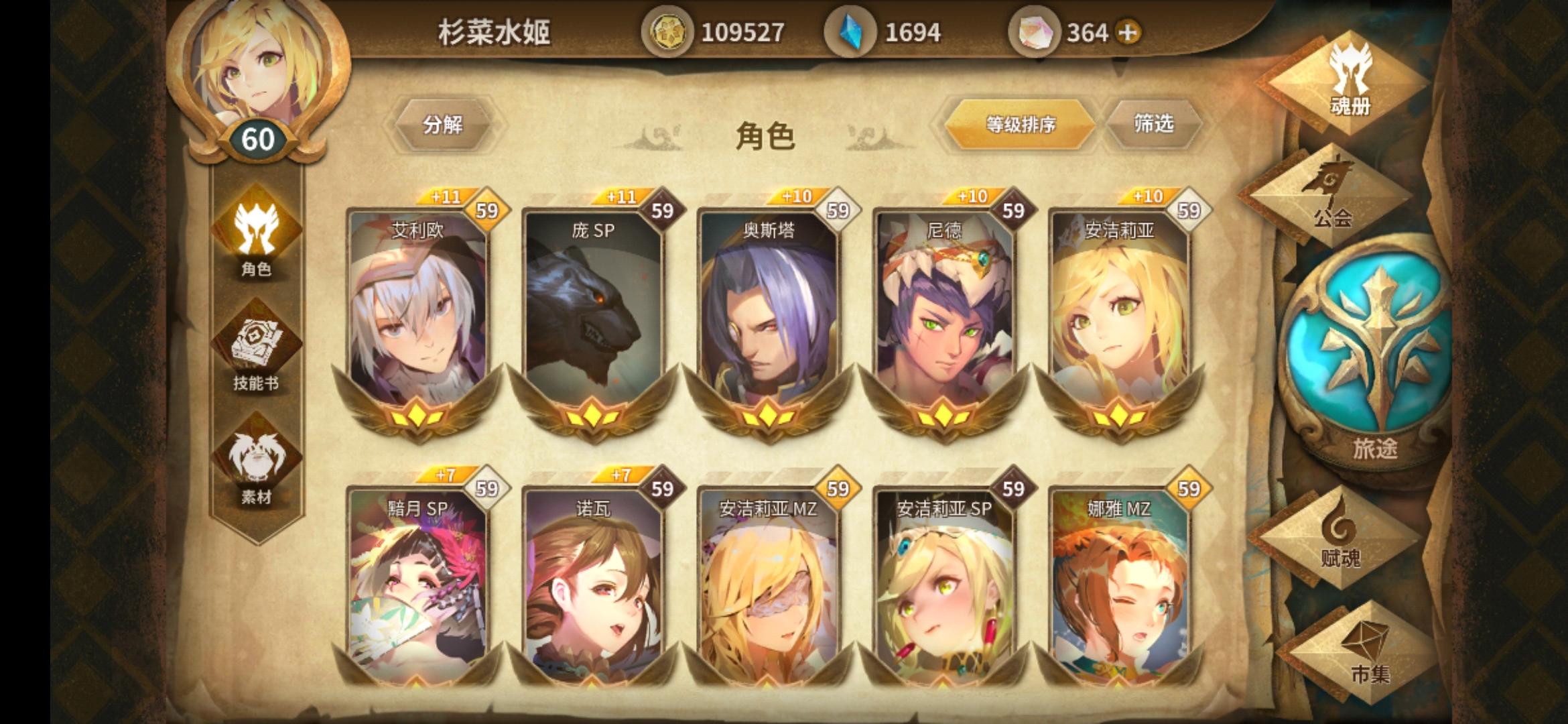
Task: Open the 分解 dismantle mode
Action: [x=446, y=124]
